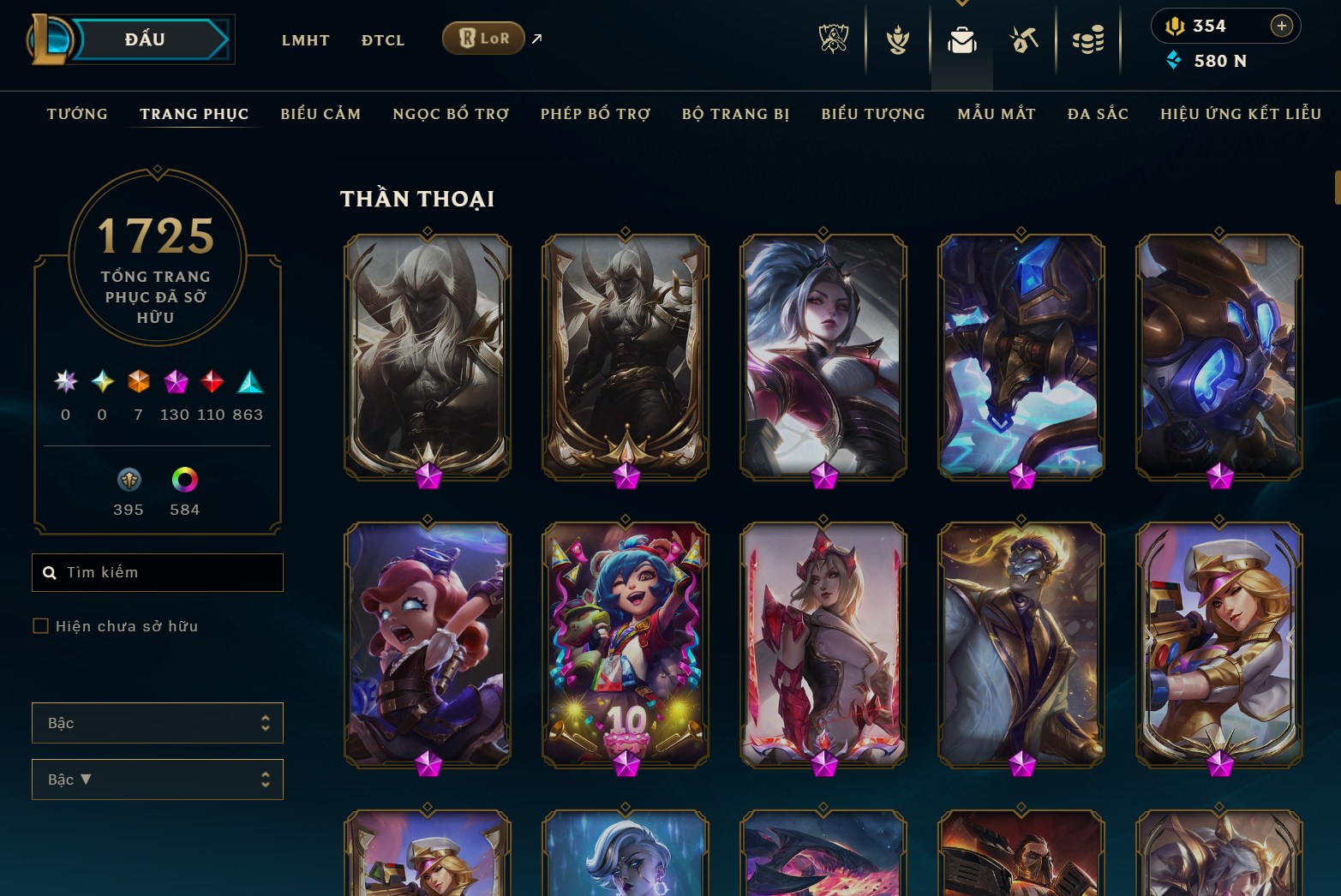The image size is (1341, 896).
Task: Open the 'Bậc ▼' sort dropdown
Action: tap(158, 779)
